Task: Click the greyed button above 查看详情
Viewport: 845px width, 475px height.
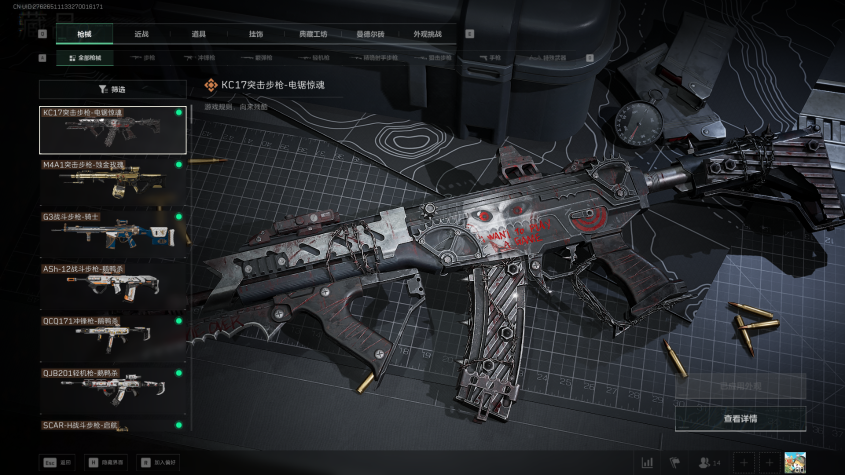Action: [x=740, y=386]
